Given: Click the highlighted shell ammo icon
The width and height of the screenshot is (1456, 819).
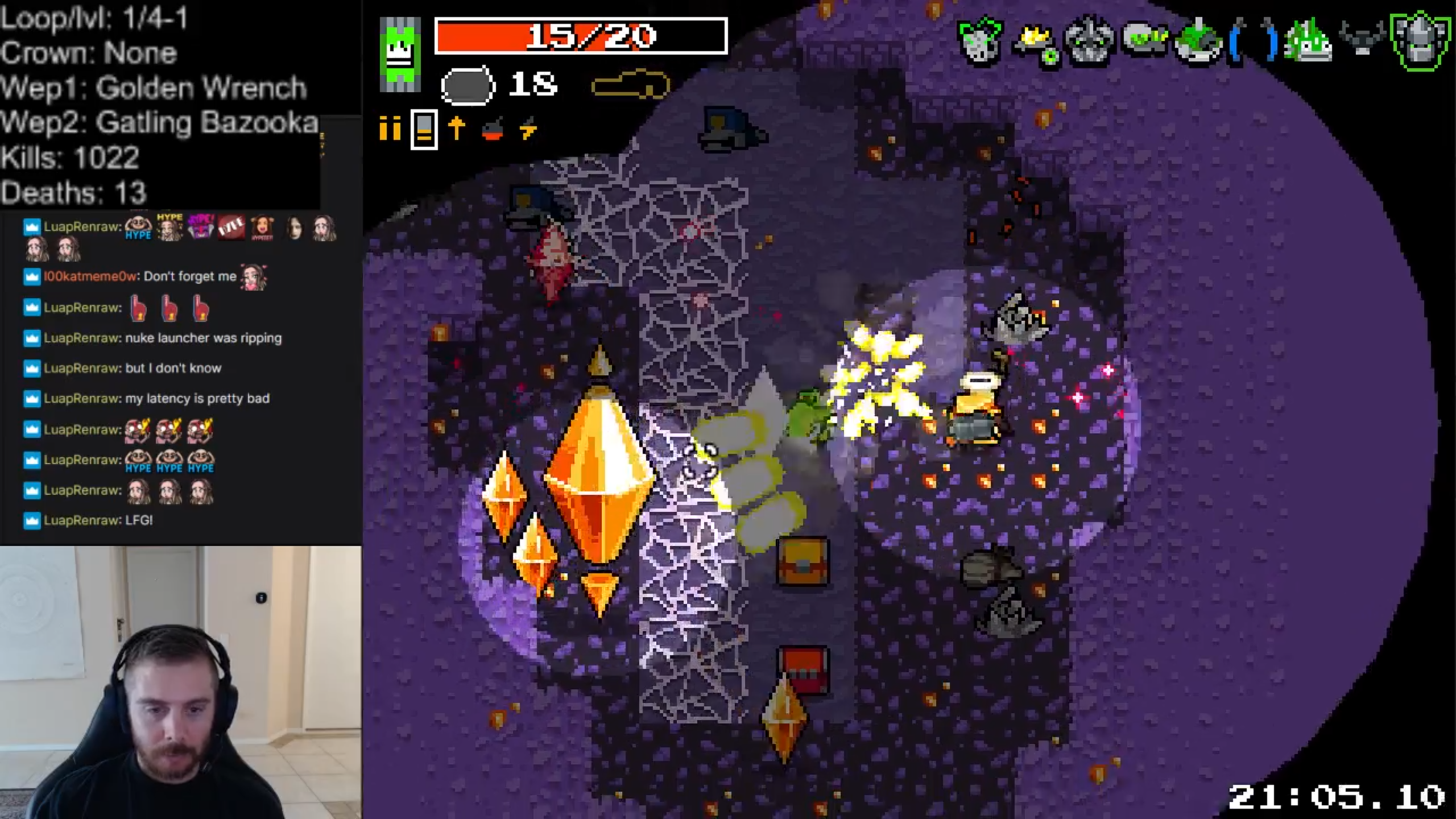Looking at the screenshot, I should pos(424,130).
